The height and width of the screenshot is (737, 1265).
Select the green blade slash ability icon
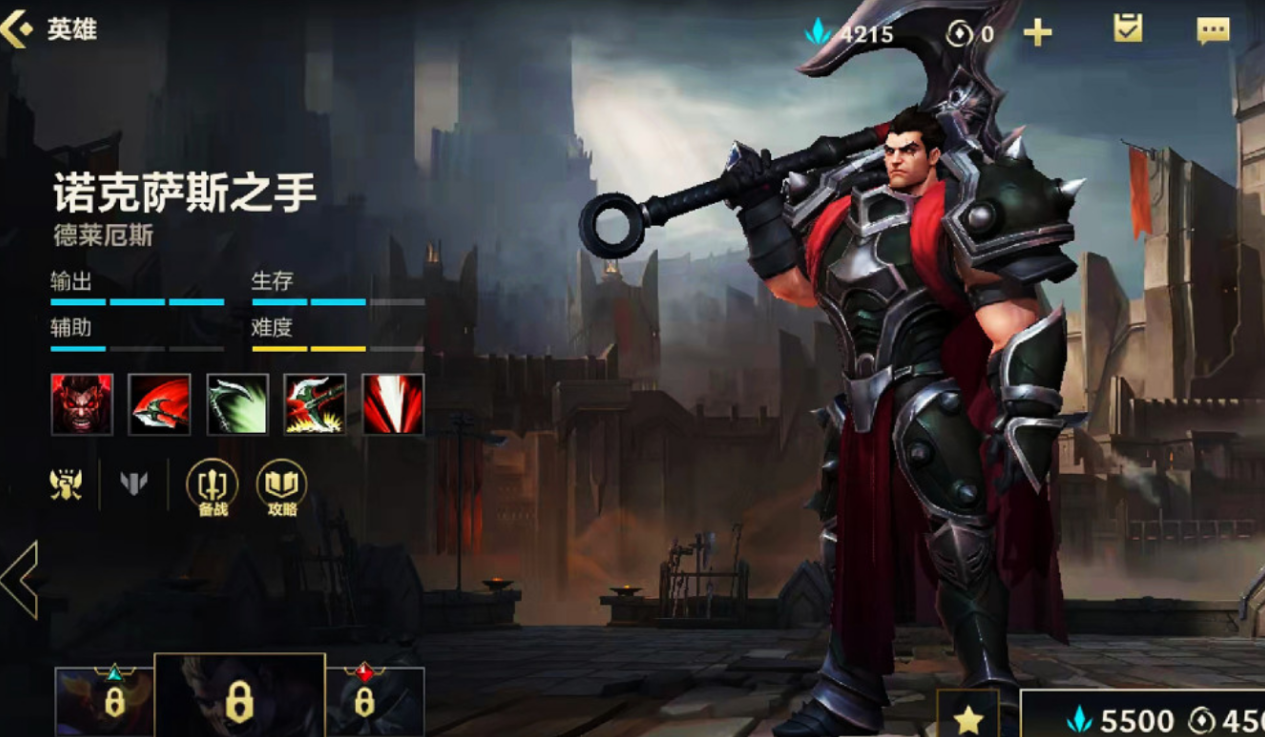pos(237,404)
